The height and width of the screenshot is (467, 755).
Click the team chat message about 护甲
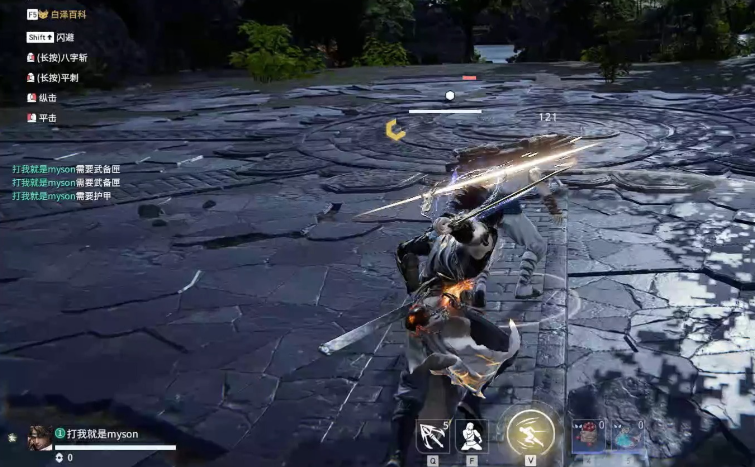pos(62,196)
